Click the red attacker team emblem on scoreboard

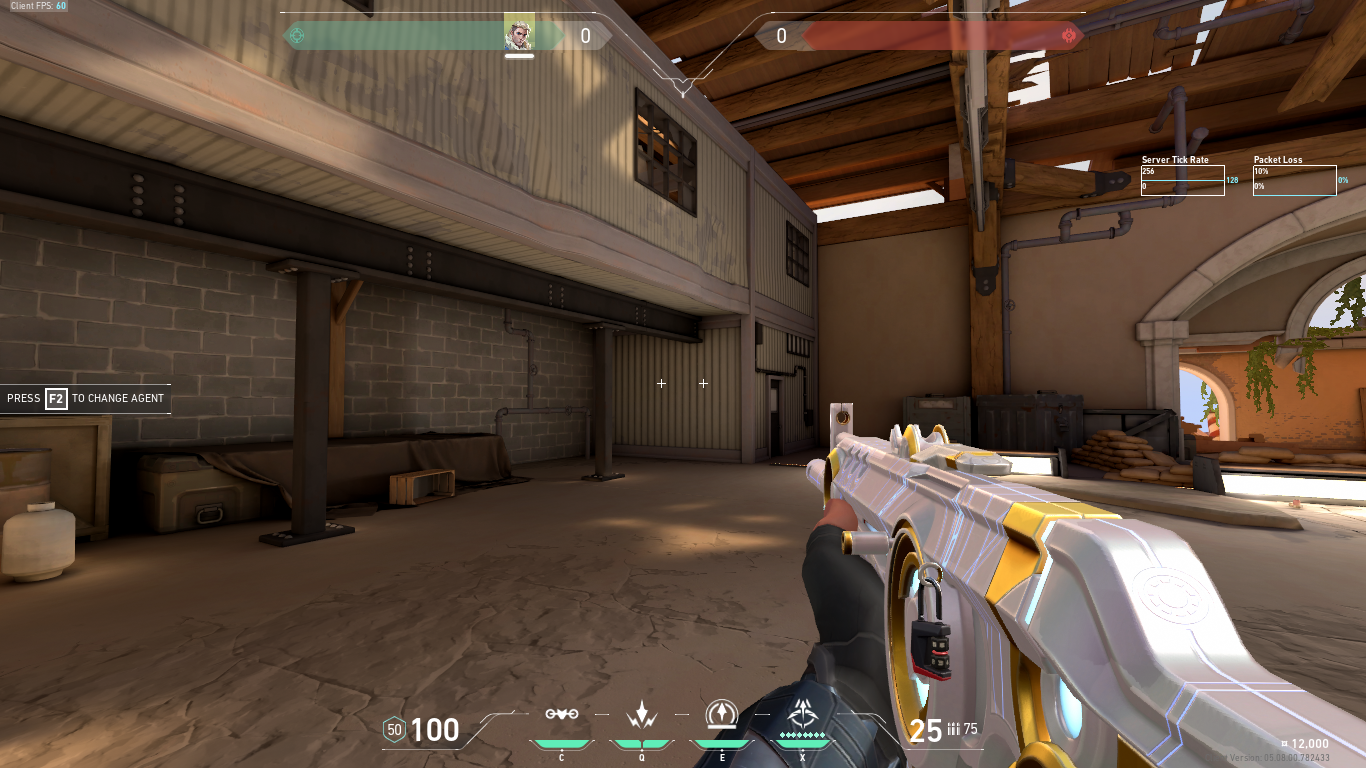[1071, 35]
